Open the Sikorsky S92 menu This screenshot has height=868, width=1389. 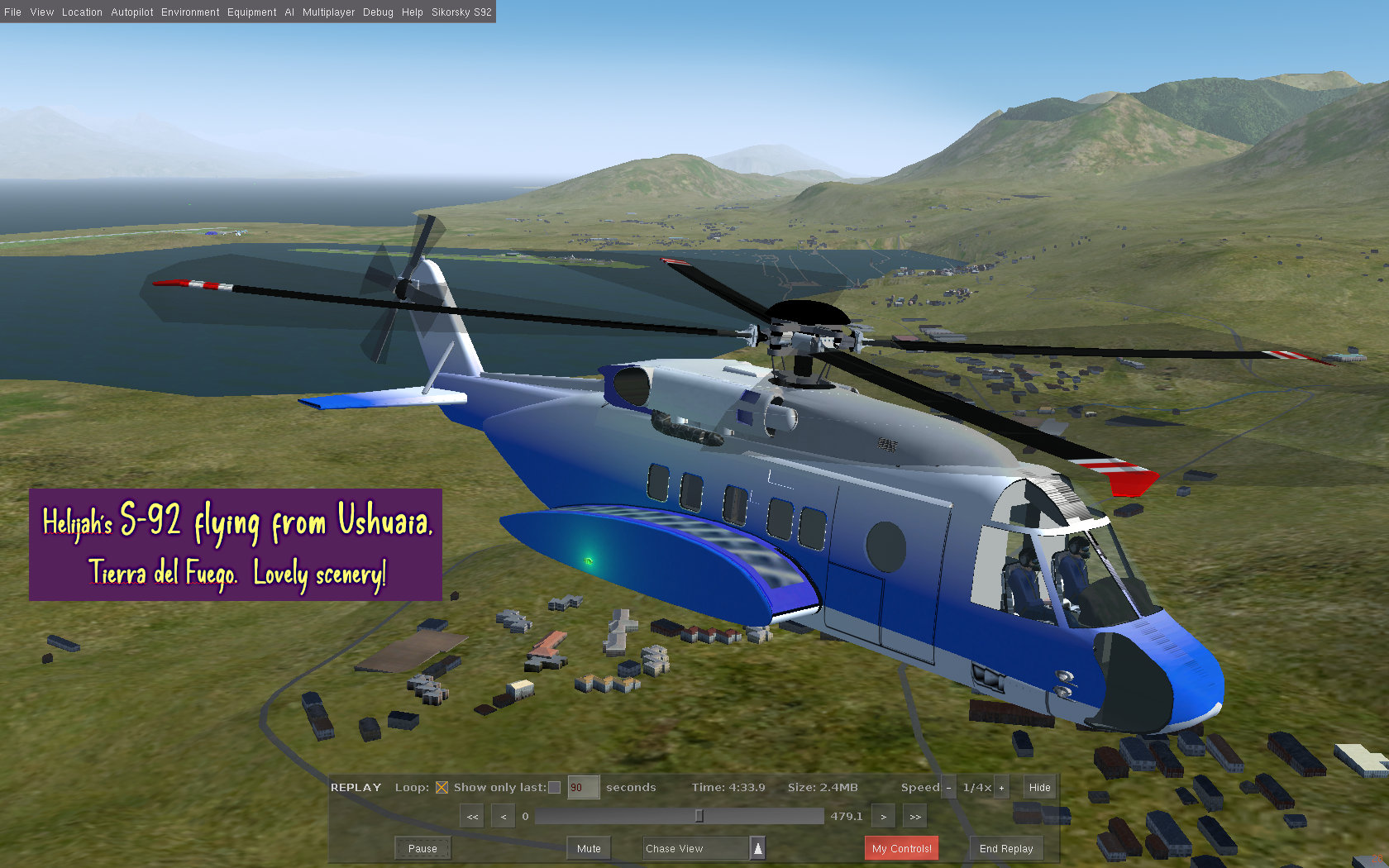[461, 12]
